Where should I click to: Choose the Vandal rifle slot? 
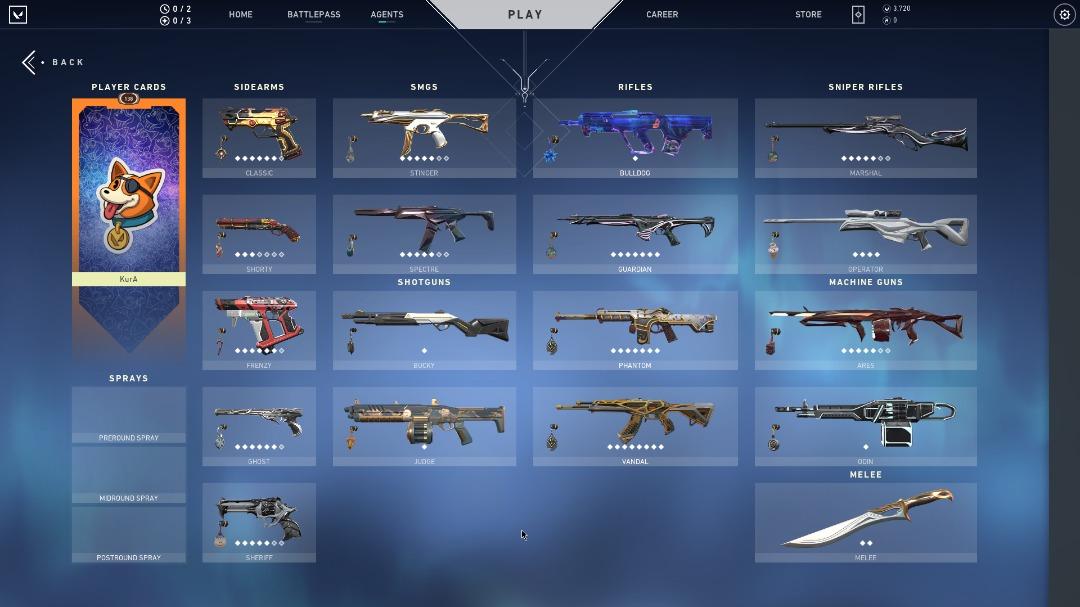click(635, 426)
